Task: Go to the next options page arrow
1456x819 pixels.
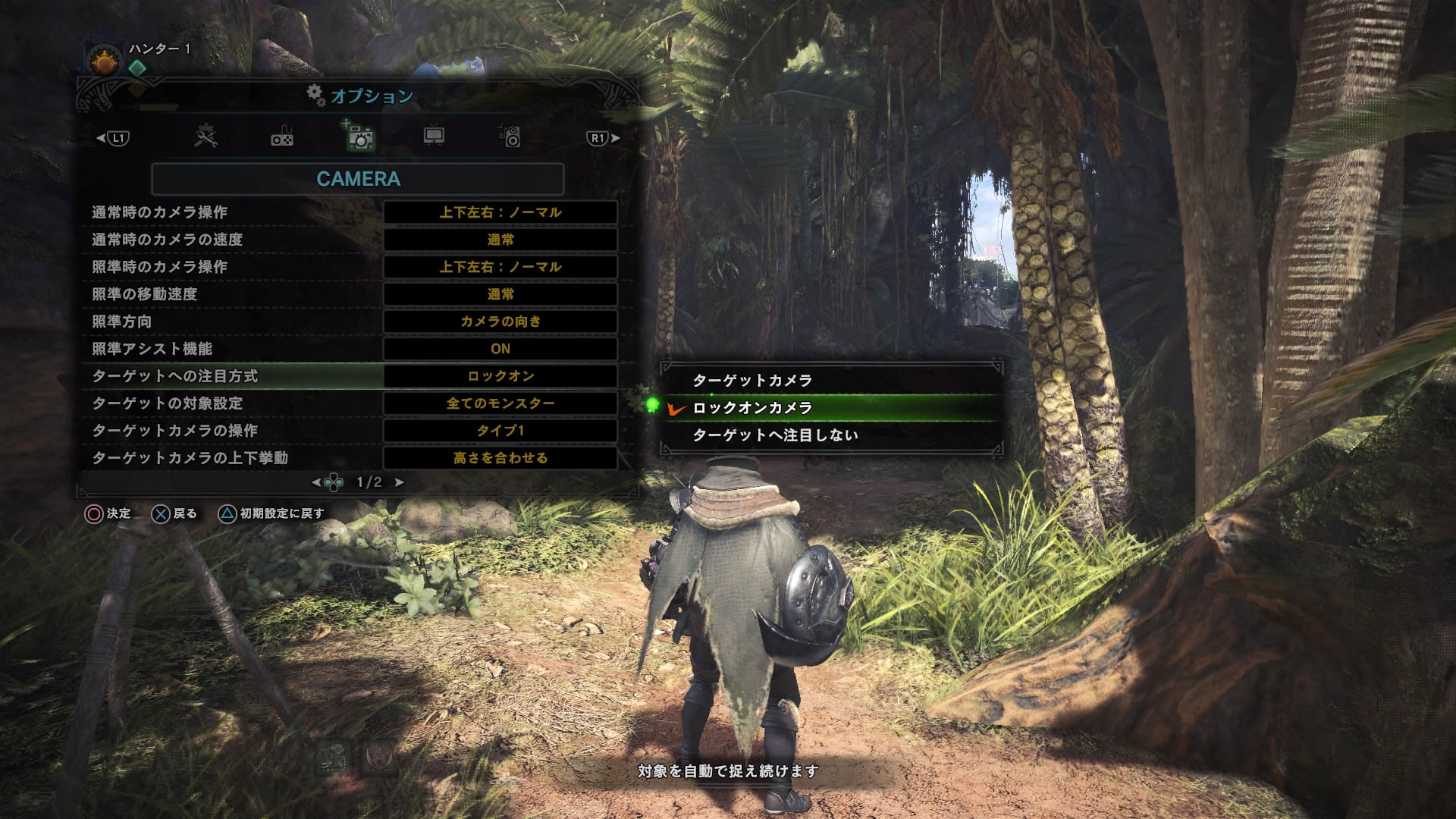Action: tap(400, 482)
